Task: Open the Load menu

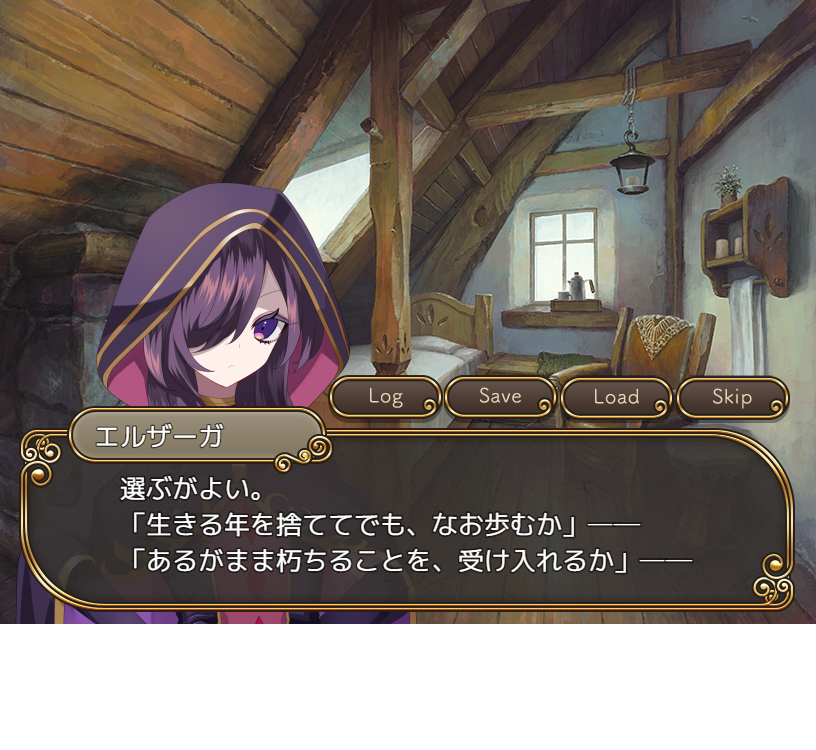Action: pyautogui.click(x=616, y=397)
